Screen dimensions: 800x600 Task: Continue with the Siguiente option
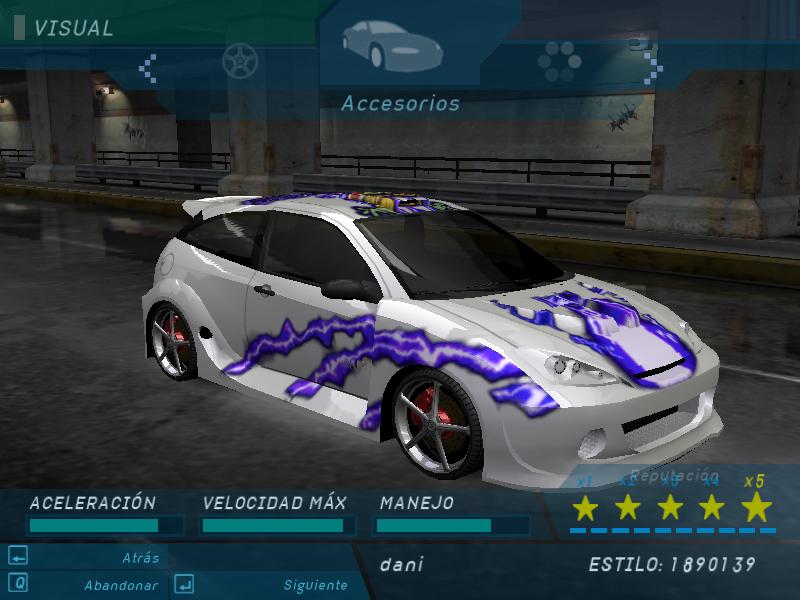[x=314, y=585]
